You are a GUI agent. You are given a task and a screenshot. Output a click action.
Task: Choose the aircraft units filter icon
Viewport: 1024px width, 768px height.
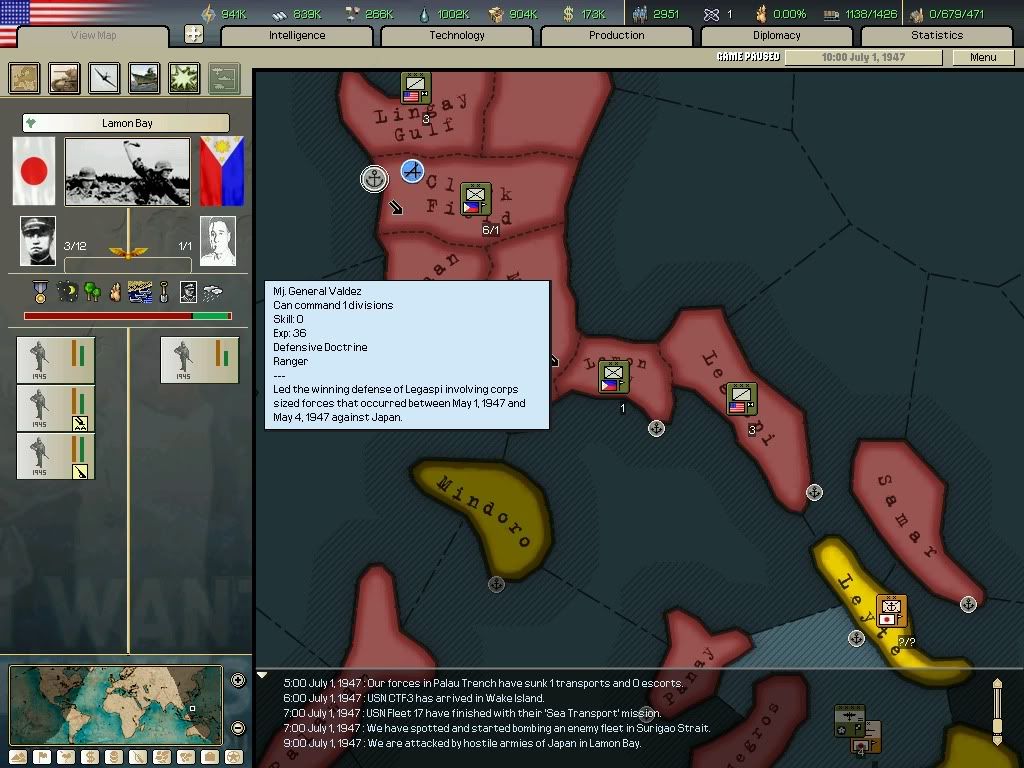(104, 78)
